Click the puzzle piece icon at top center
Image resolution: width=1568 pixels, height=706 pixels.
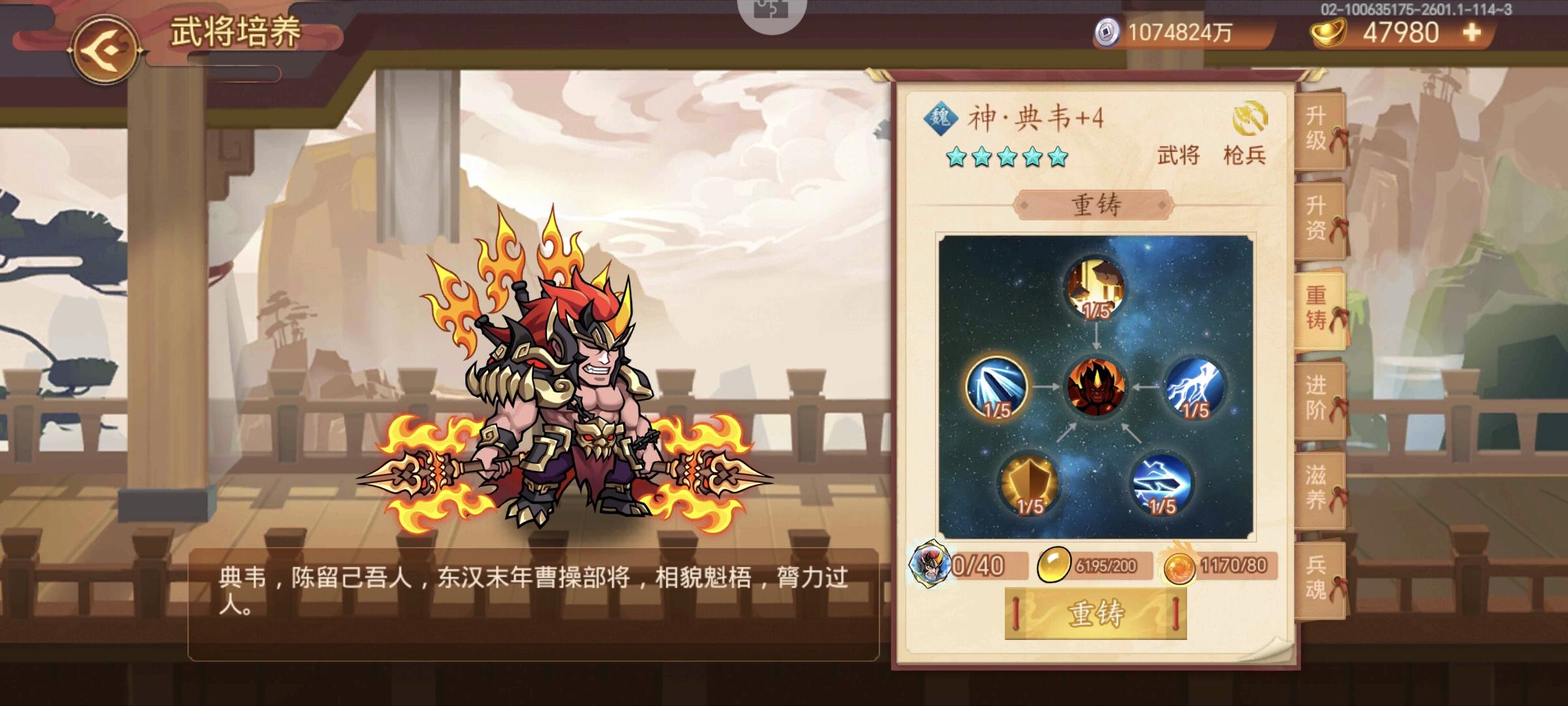point(770,11)
